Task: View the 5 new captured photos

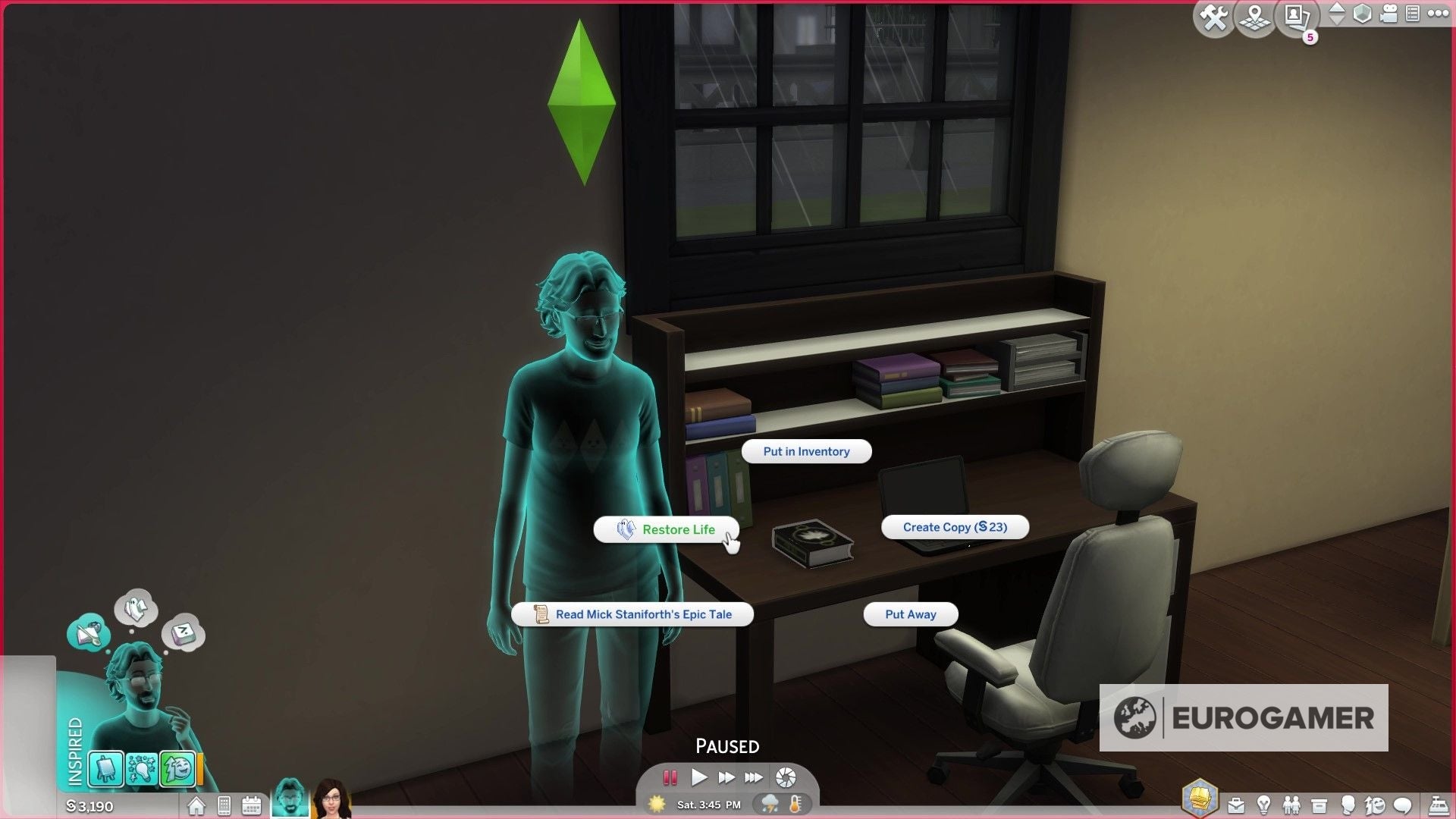Action: 1294,17
